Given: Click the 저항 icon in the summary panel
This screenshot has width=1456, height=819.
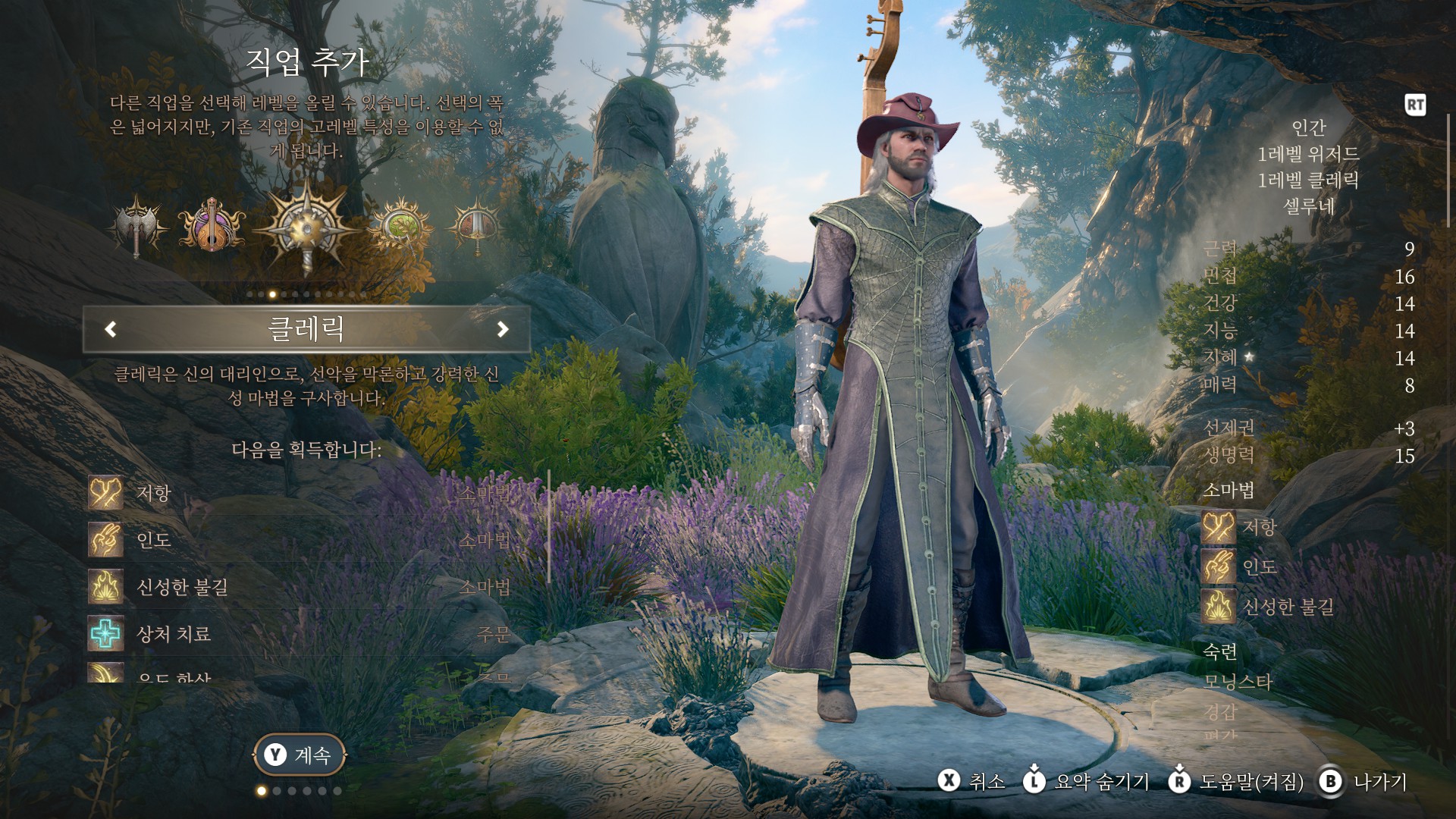Looking at the screenshot, I should click(x=1219, y=527).
